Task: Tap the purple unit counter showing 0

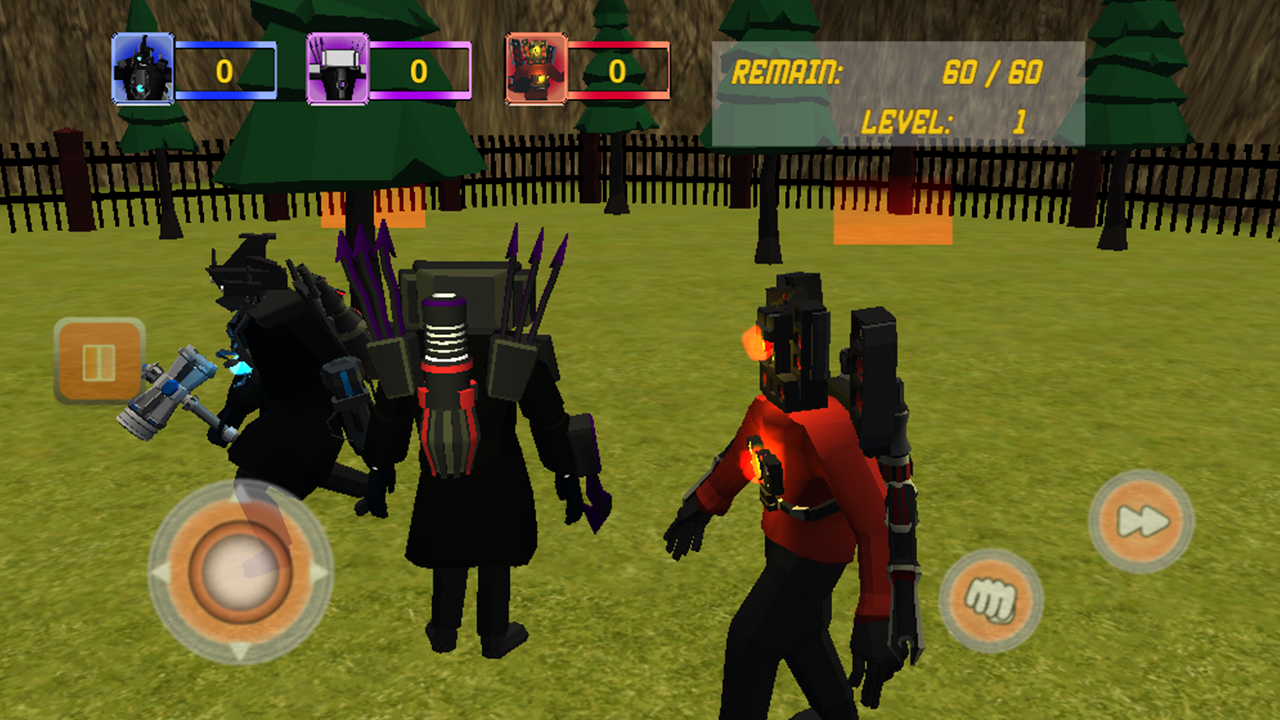Action: 420,70
